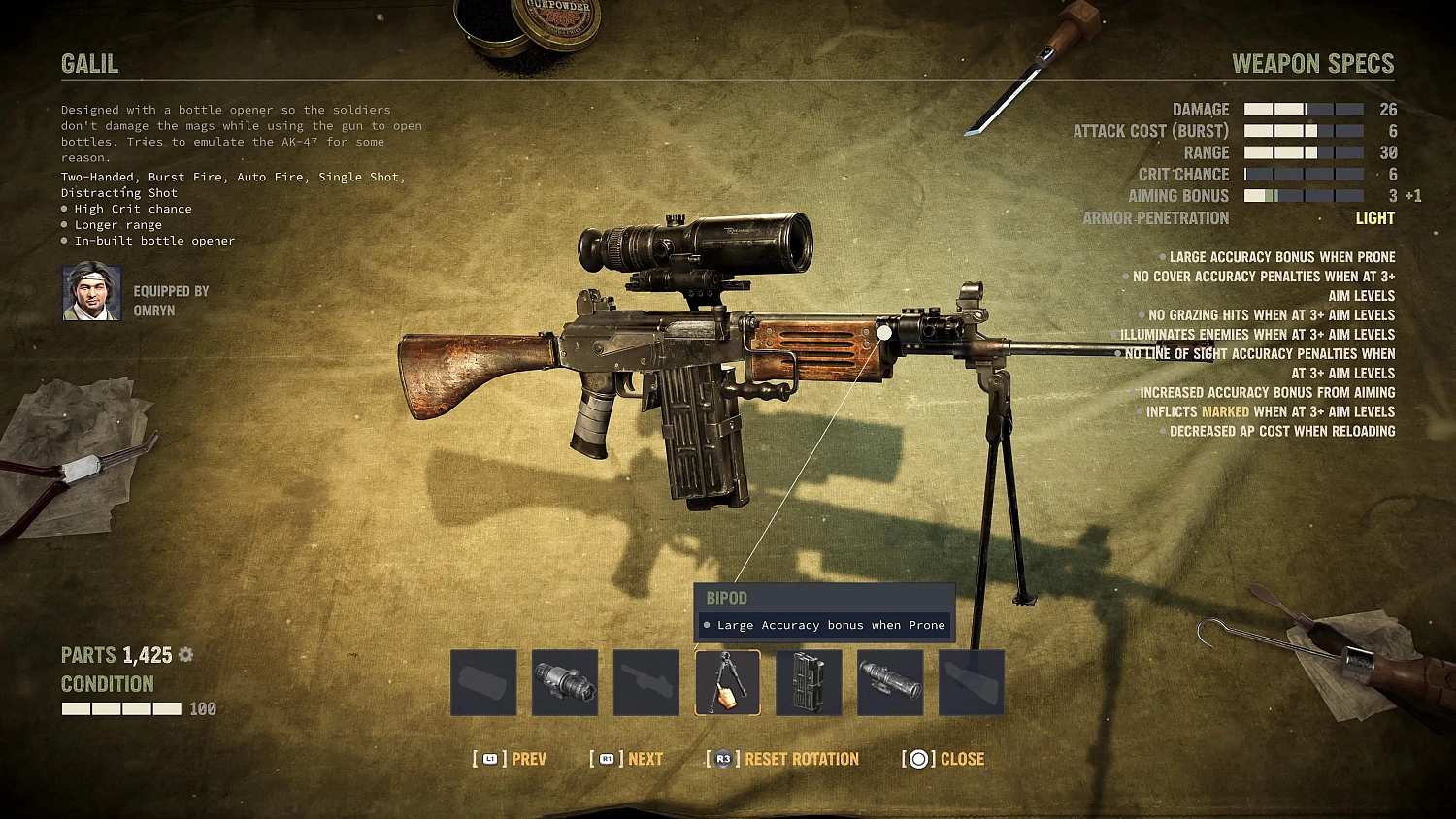Screen dimensions: 1456x819
Task: Click the L1 button icon near PREV
Action: pos(488,759)
